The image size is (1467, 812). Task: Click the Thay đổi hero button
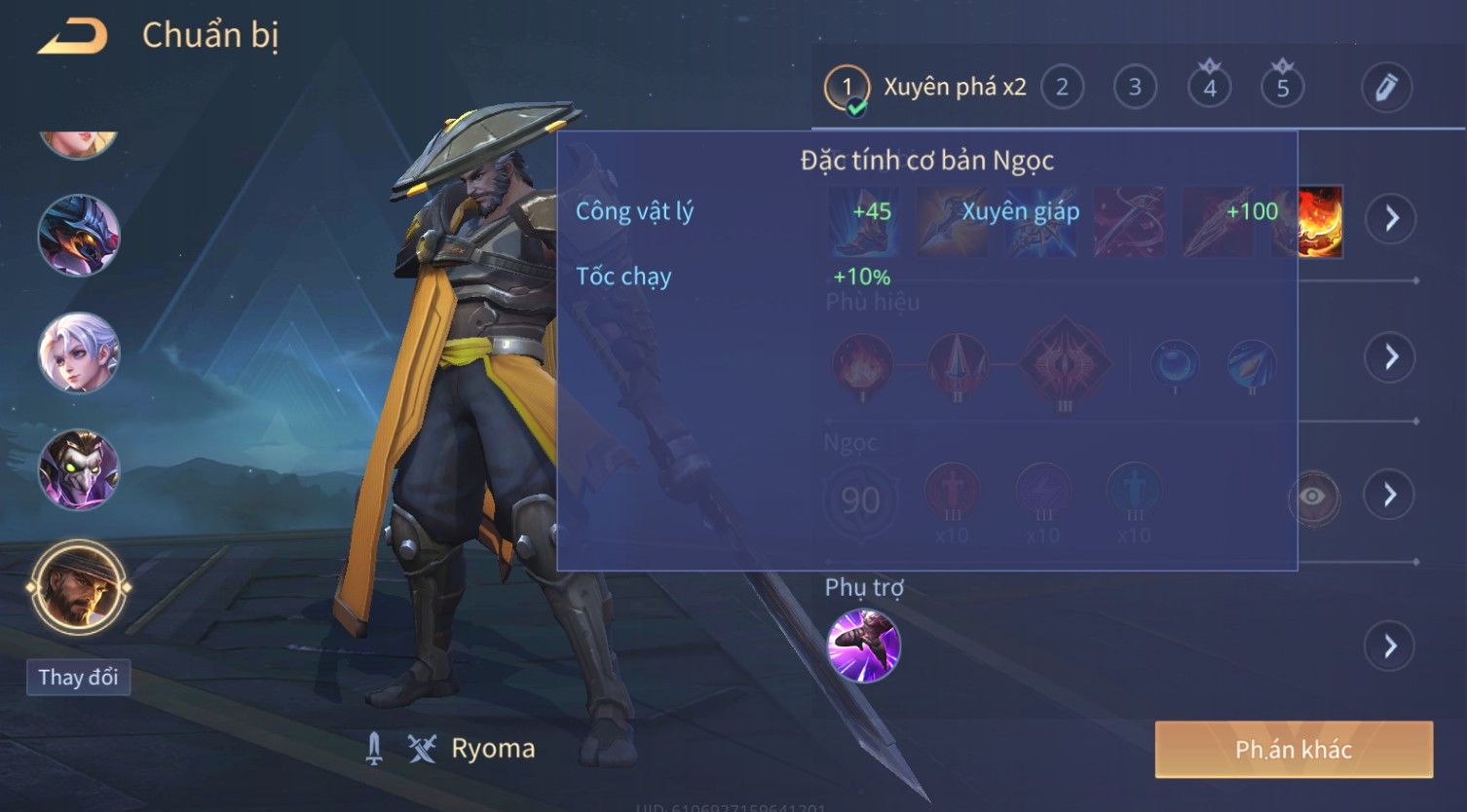pyautogui.click(x=78, y=677)
